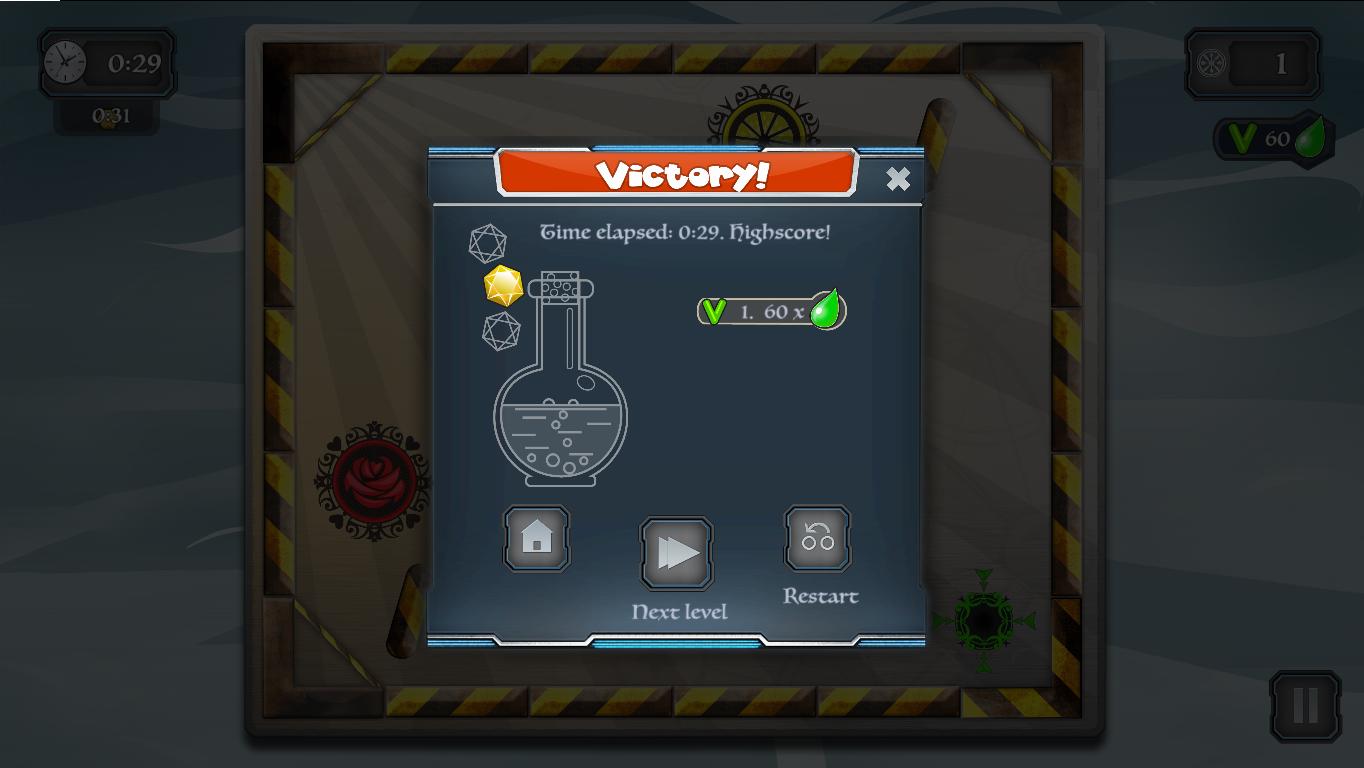Click the green V droplet counter showing 60
The width and height of the screenshot is (1364, 768).
tap(1272, 138)
